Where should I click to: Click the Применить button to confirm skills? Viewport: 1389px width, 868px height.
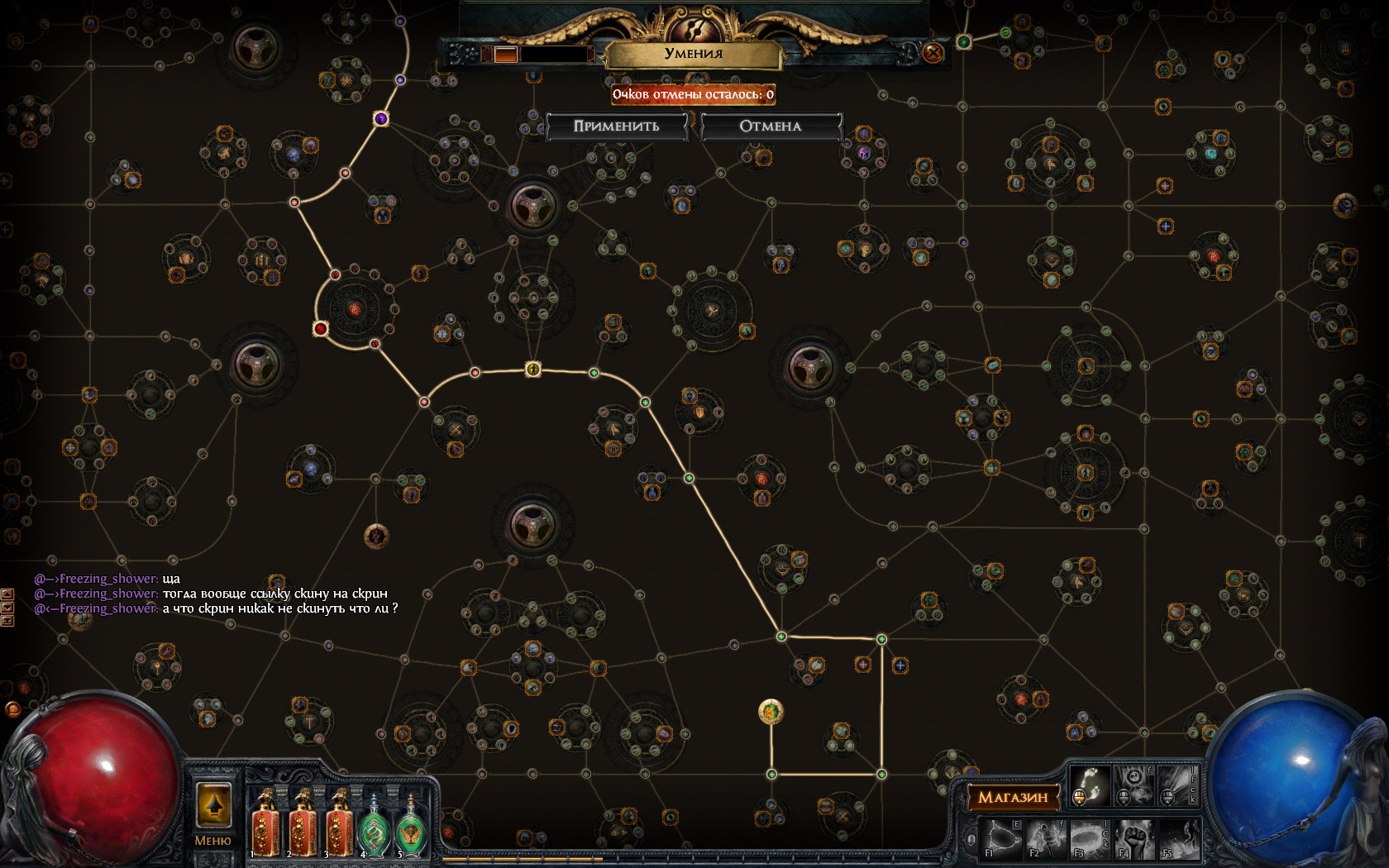coord(616,126)
